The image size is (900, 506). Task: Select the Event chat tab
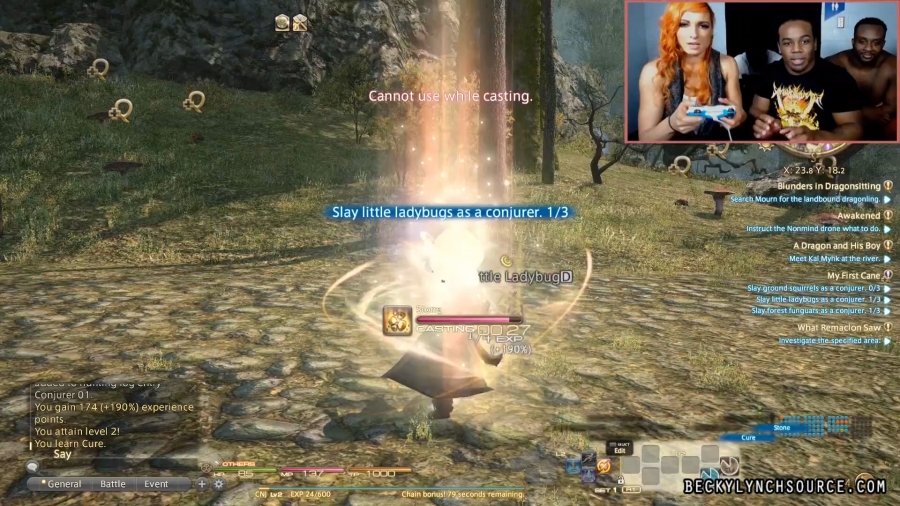156,484
